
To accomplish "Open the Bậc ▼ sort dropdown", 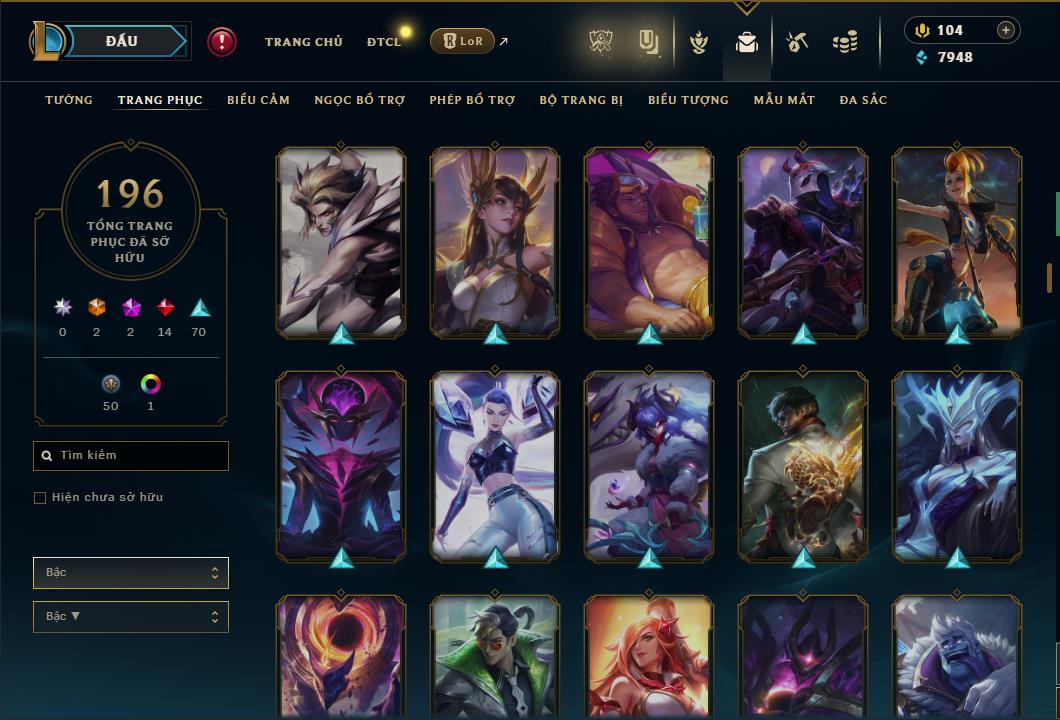I will (x=131, y=617).
